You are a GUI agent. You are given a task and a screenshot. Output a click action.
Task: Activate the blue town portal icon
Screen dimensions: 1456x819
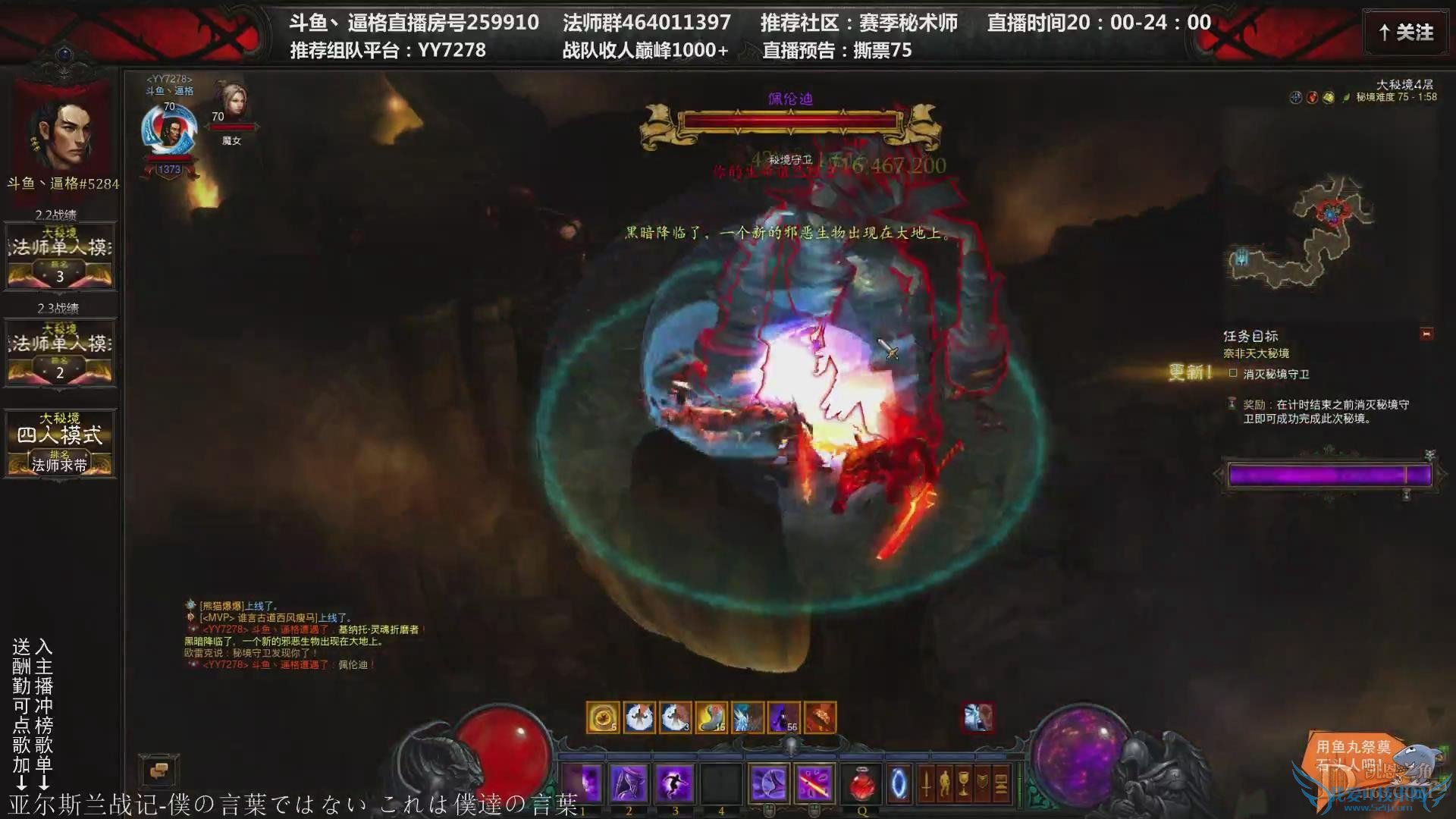coord(899,783)
